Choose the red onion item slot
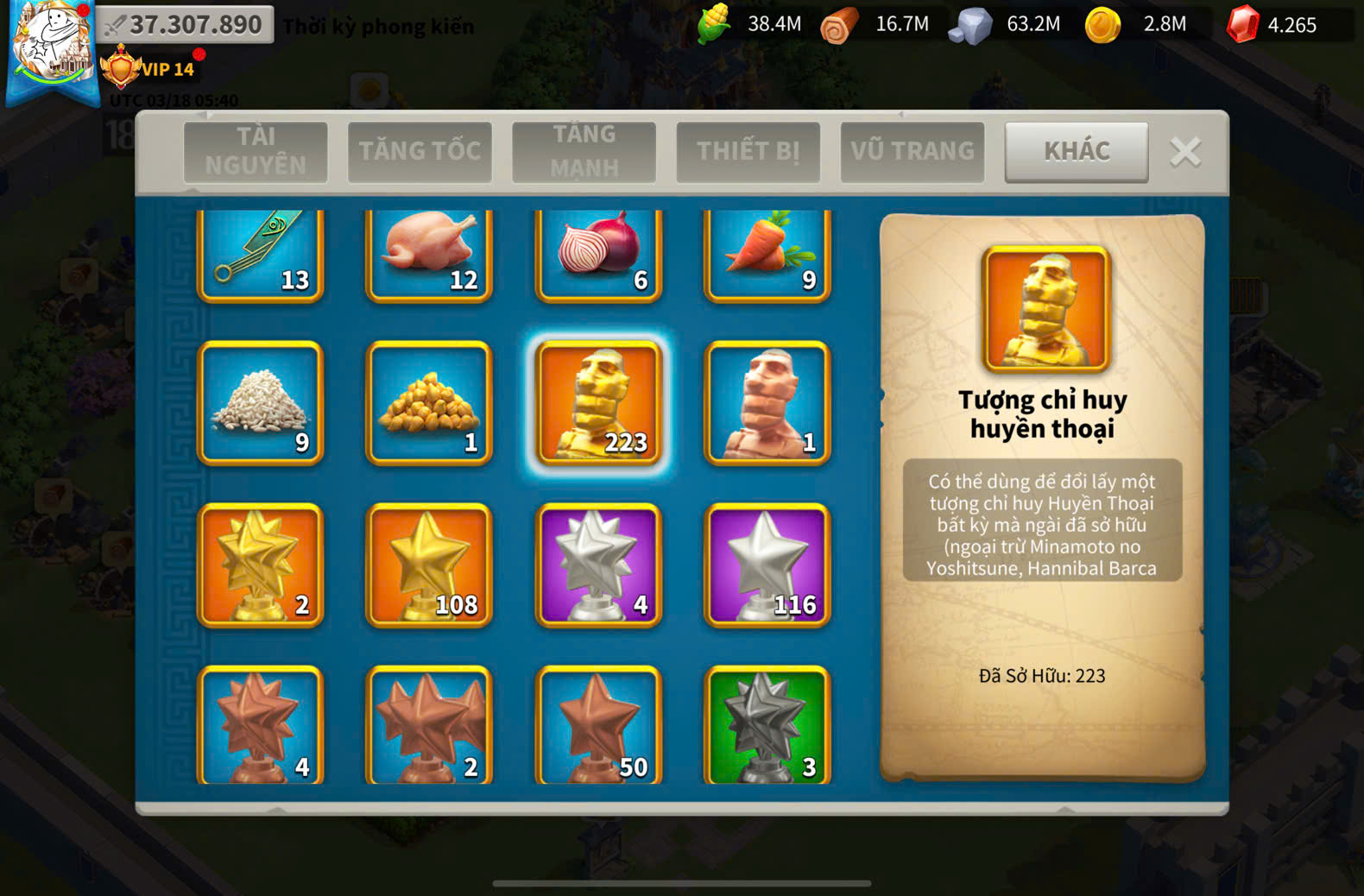Viewport: 1364px width, 896px height. click(x=598, y=255)
